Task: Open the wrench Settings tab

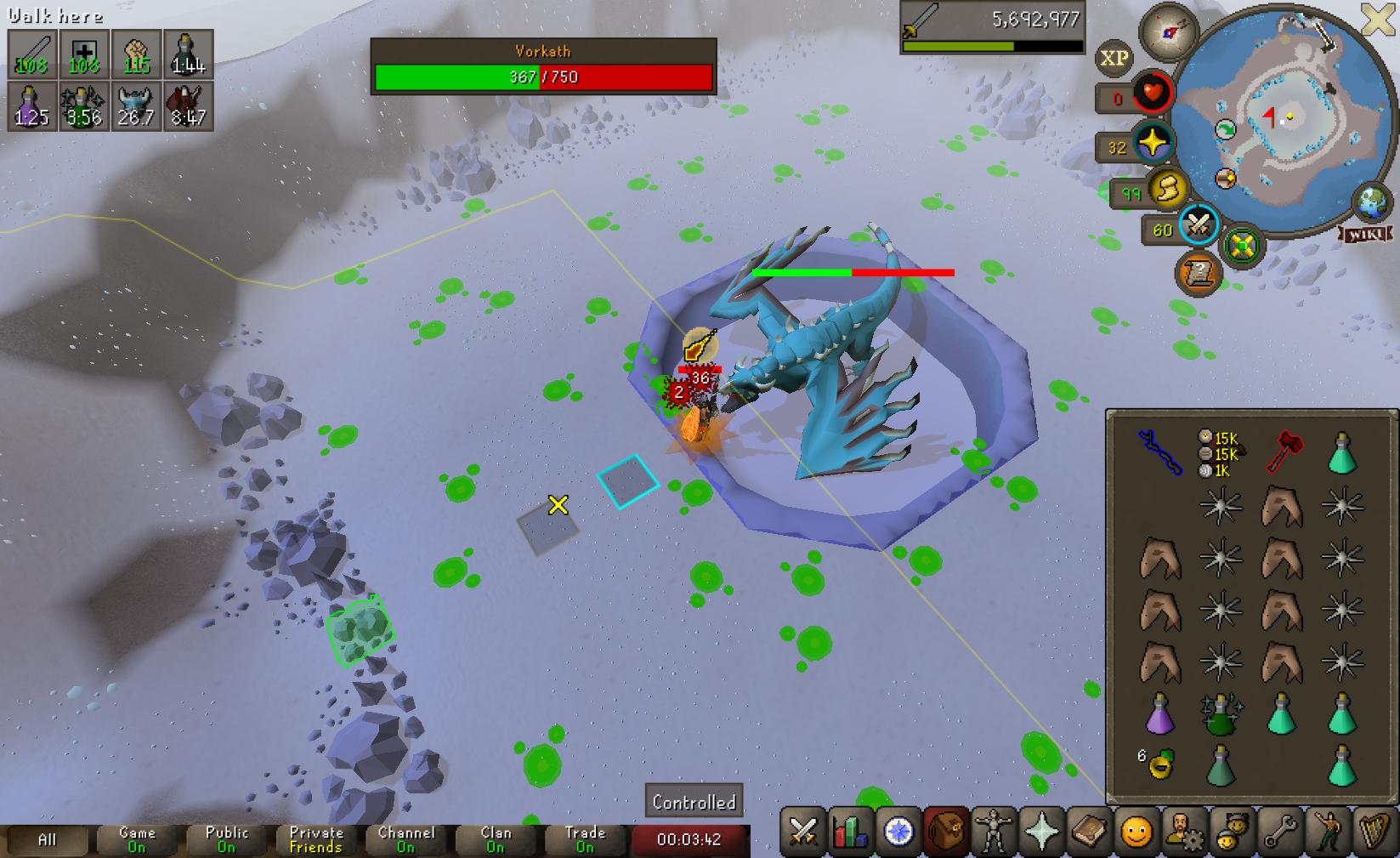Action: (1279, 832)
